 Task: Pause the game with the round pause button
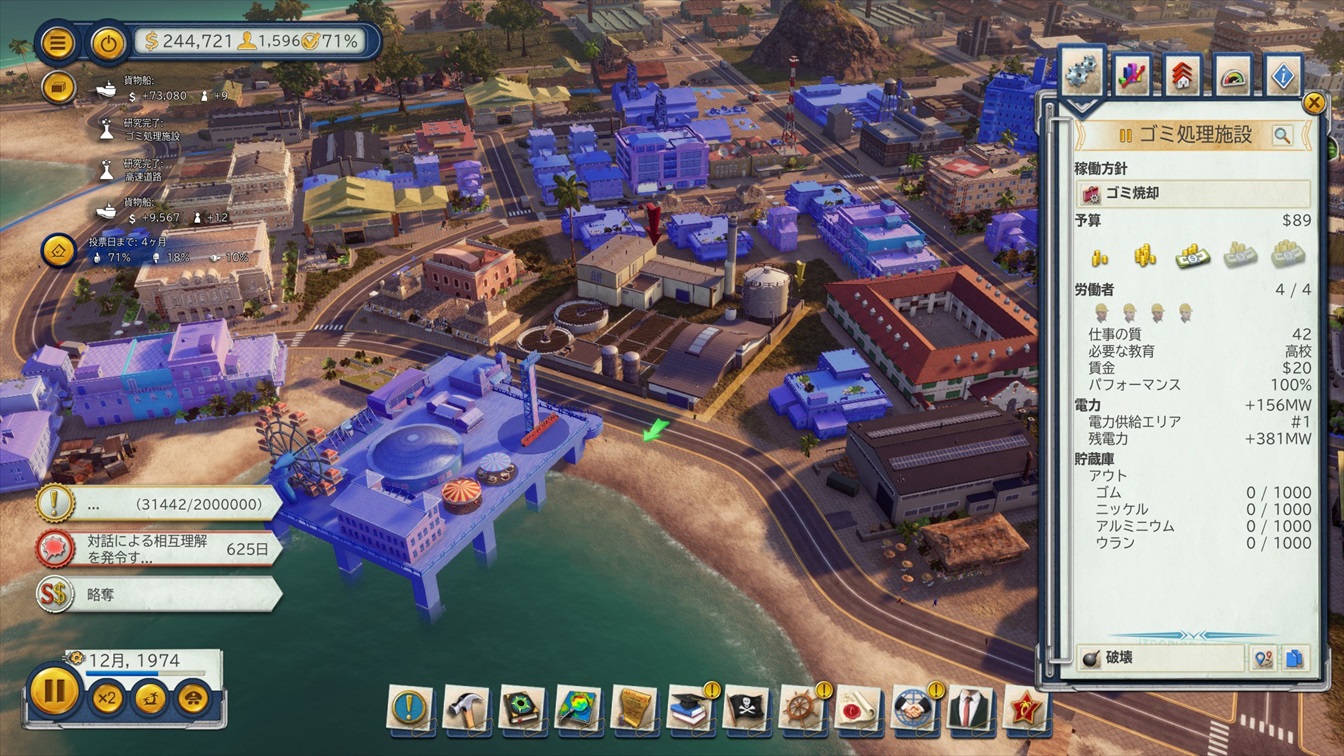[55, 691]
